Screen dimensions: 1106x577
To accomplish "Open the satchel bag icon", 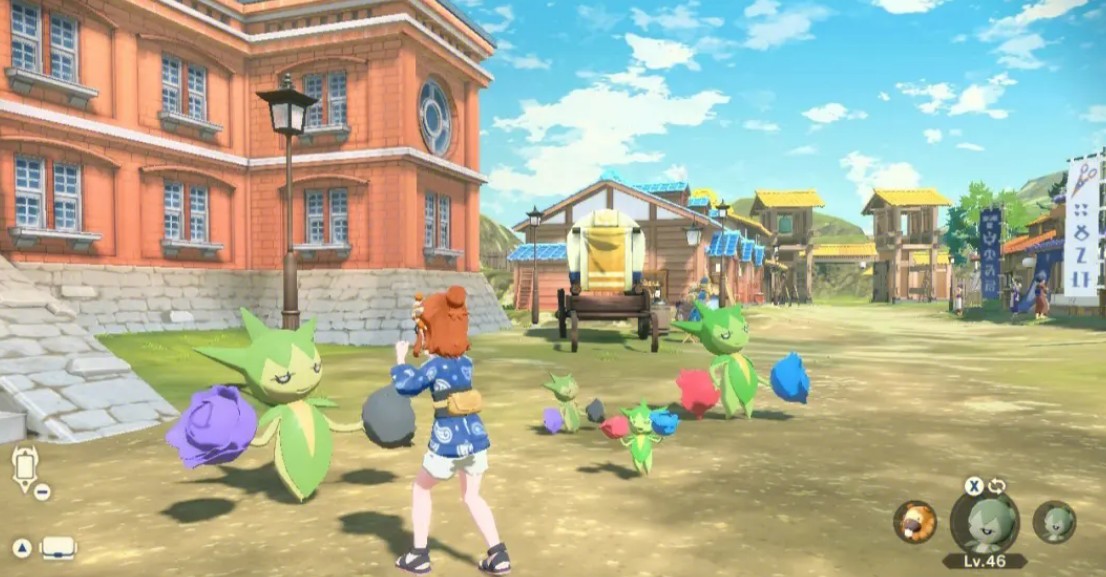I will tap(57, 548).
